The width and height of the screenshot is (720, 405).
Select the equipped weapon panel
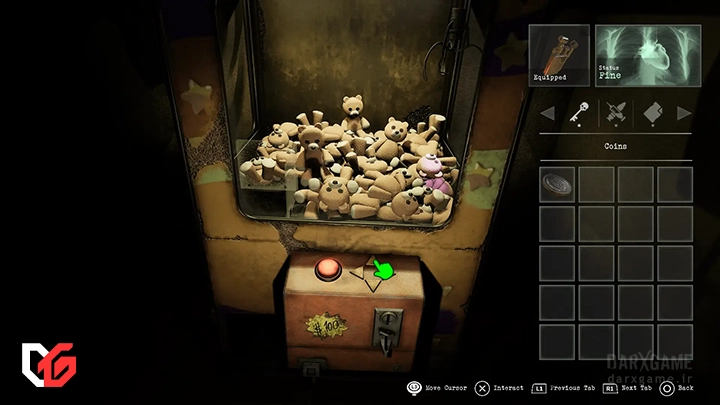[559, 55]
